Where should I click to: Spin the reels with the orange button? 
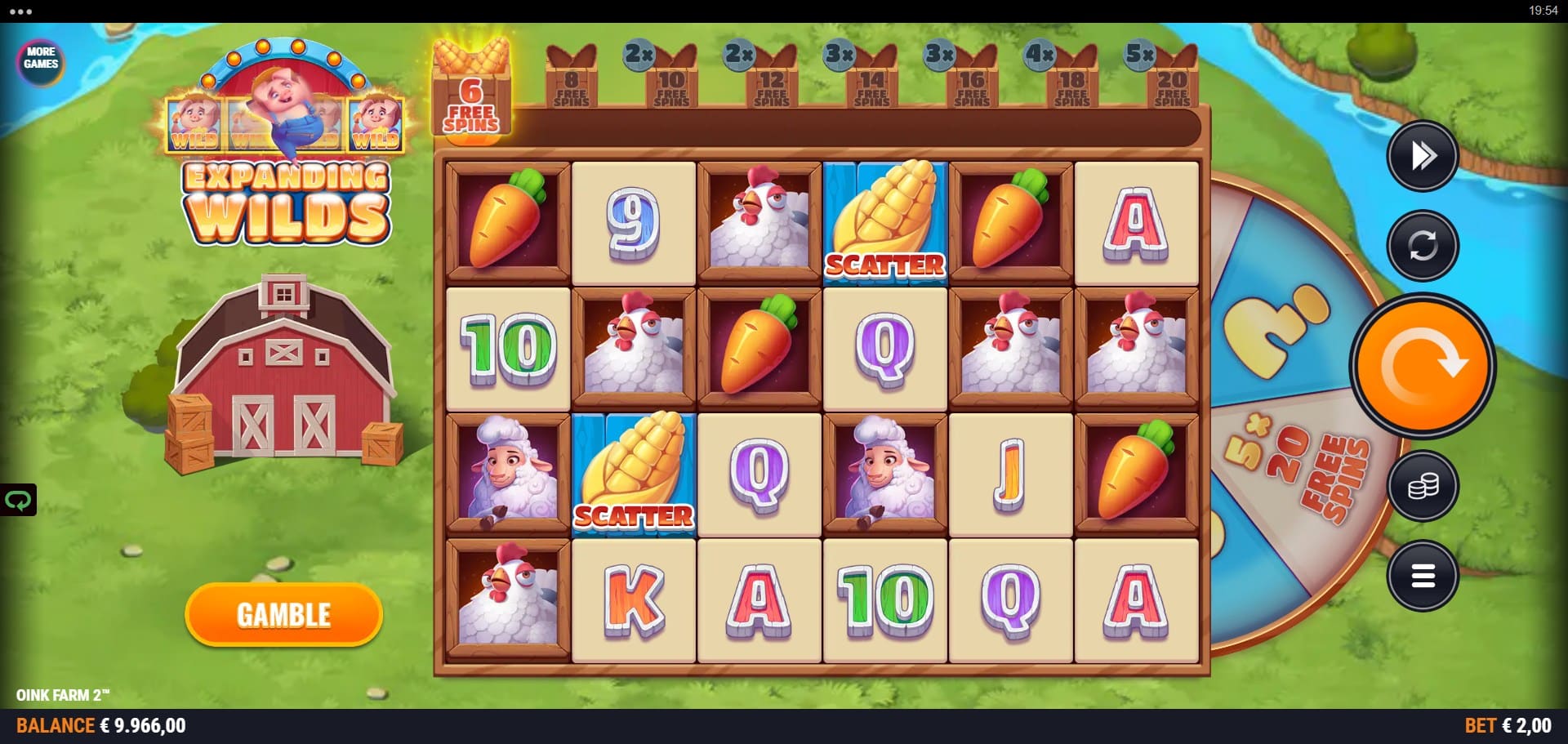point(1422,365)
